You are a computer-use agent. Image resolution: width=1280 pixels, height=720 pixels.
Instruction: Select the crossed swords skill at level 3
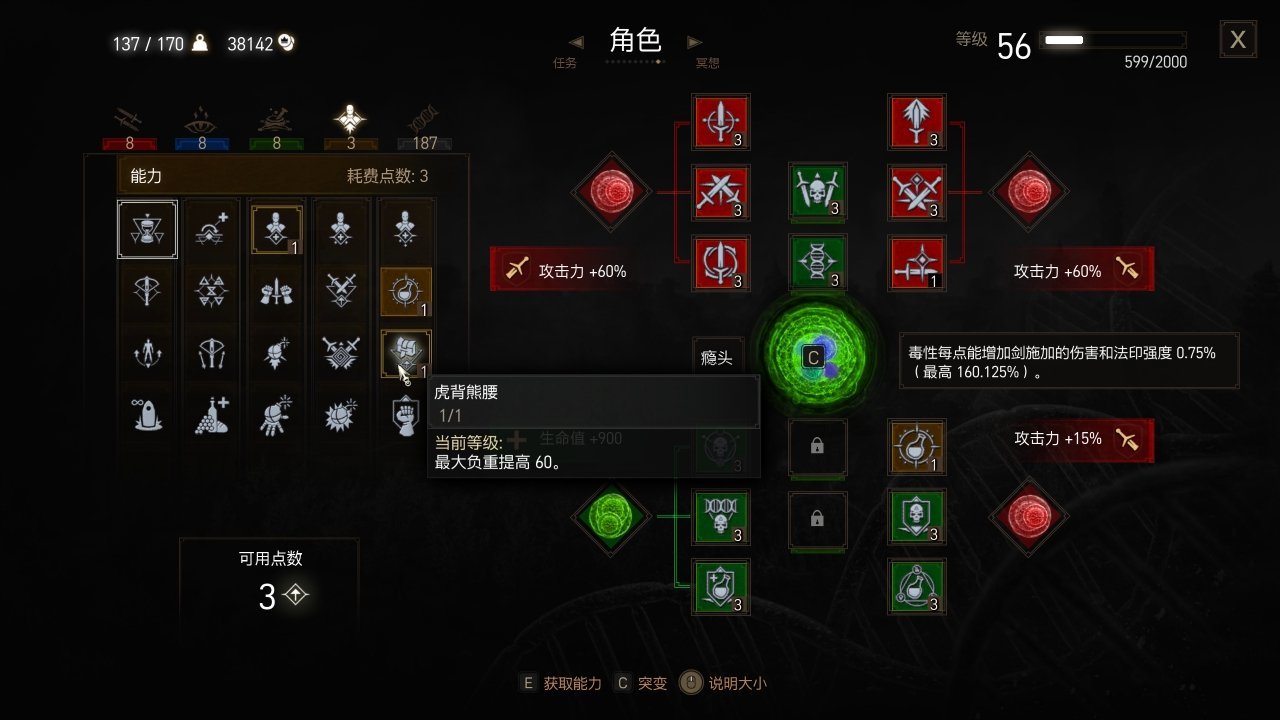[721, 193]
